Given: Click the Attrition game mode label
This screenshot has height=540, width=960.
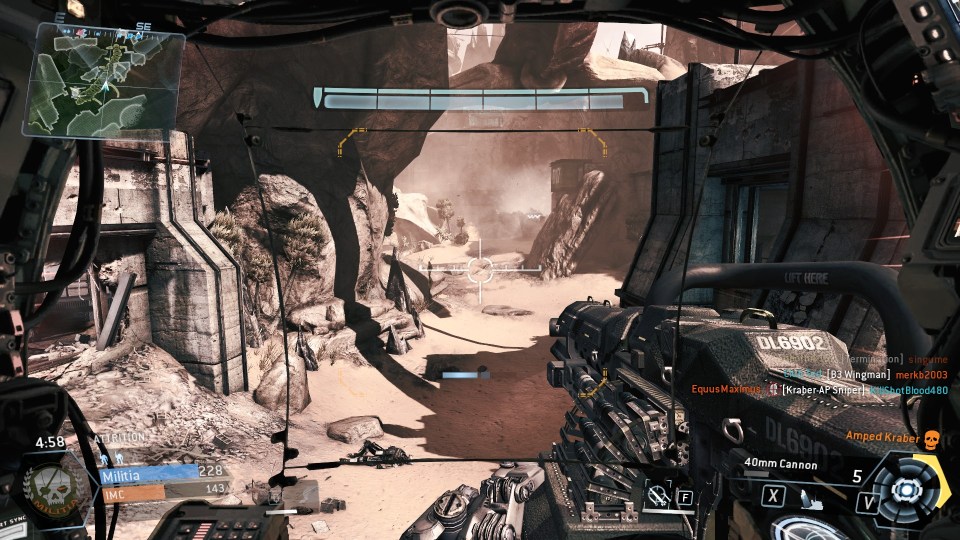Looking at the screenshot, I should (x=119, y=438).
